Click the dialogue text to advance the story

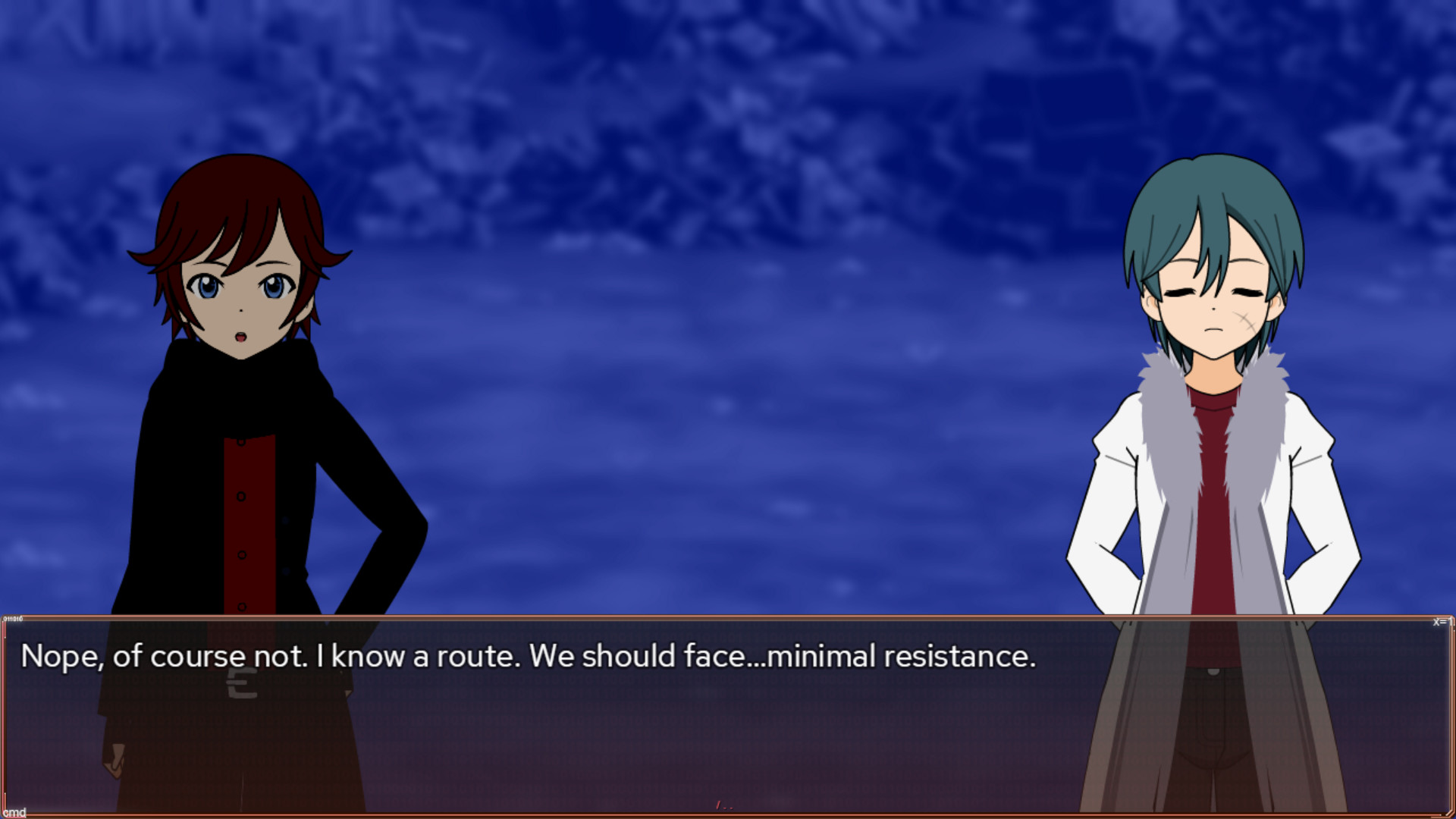531,658
